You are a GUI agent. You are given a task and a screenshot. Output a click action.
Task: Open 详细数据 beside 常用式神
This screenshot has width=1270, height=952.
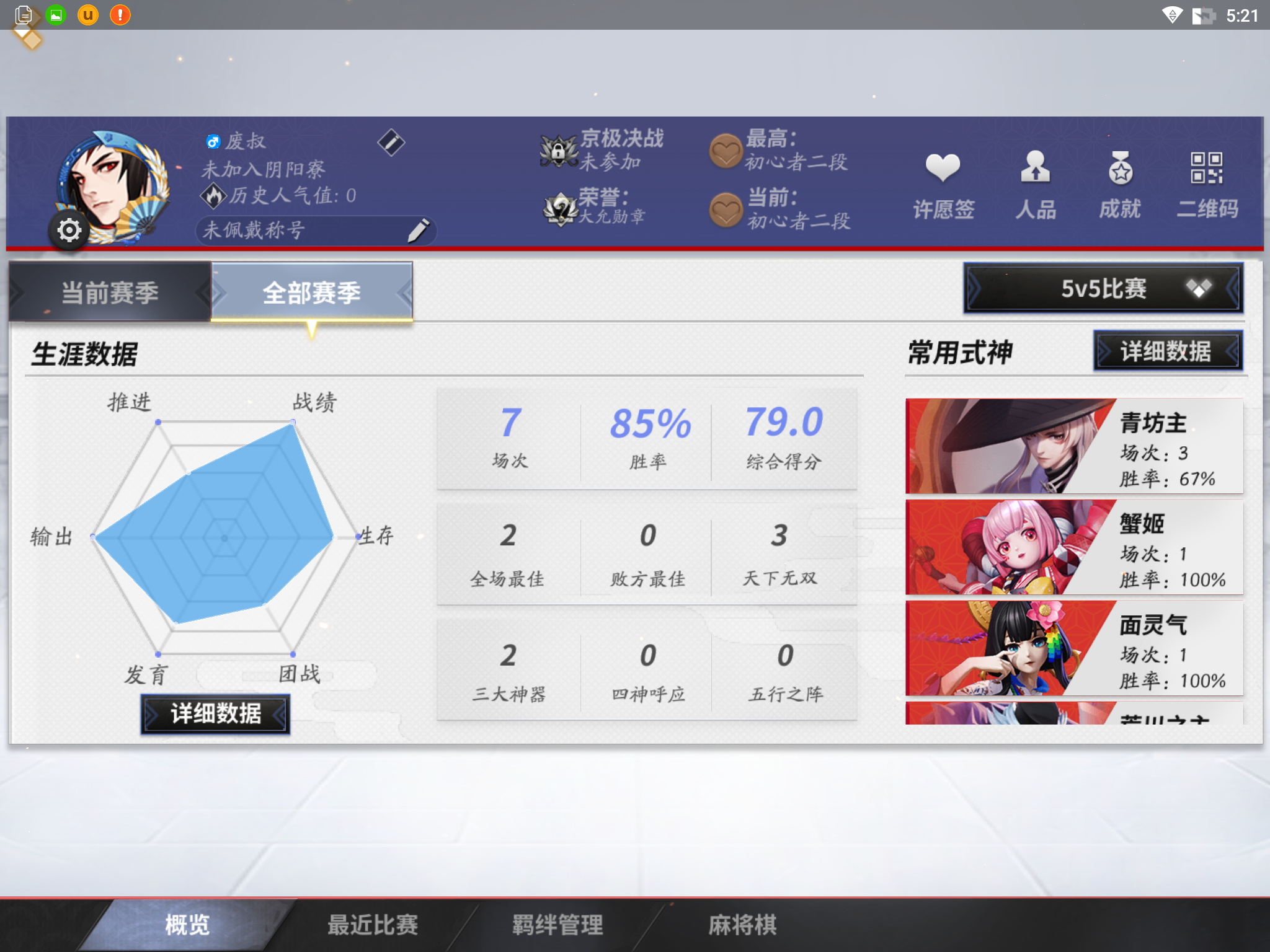click(1168, 351)
